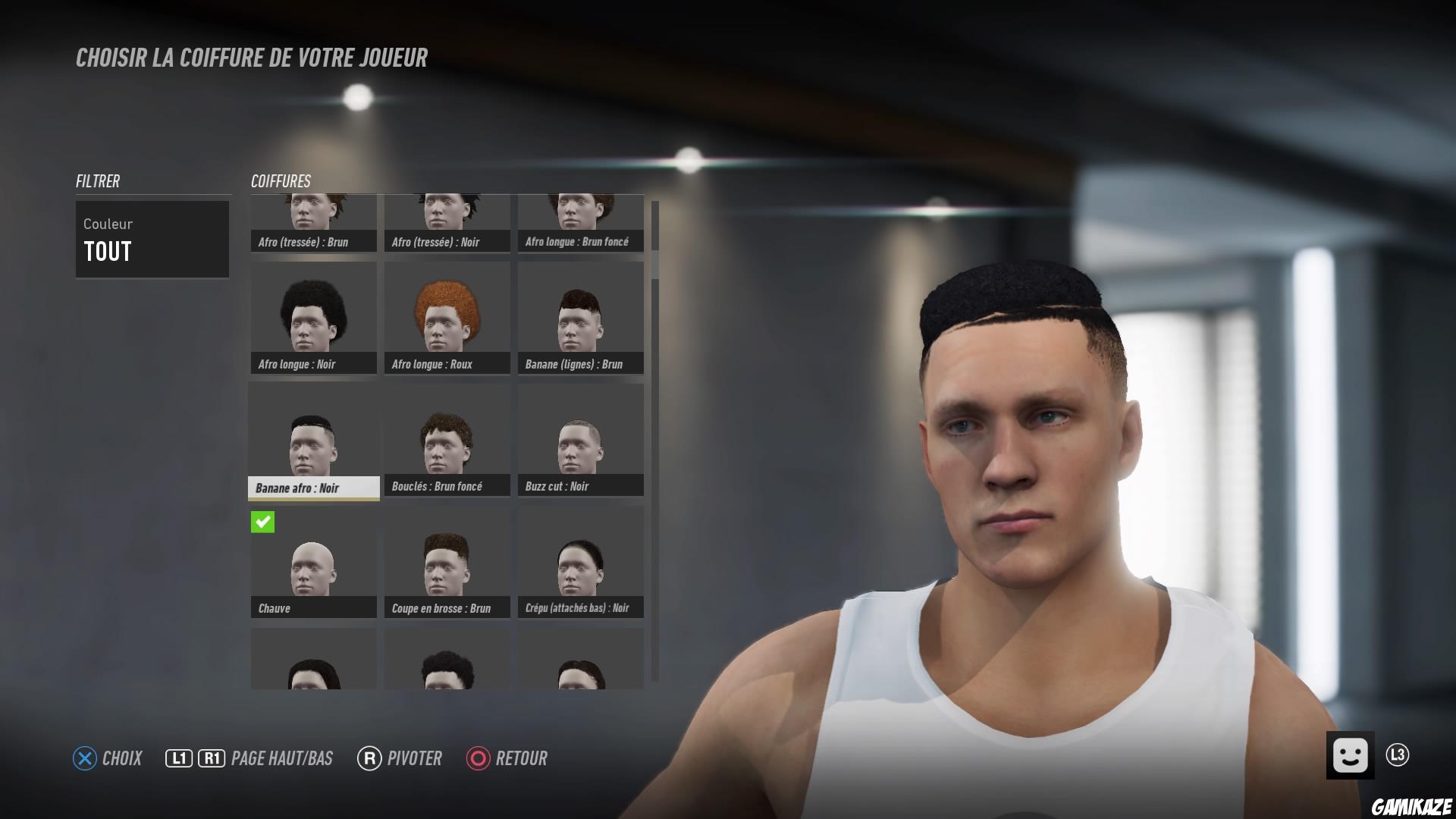
Task: Activate the Banane afro : Noir style
Action: click(x=313, y=440)
